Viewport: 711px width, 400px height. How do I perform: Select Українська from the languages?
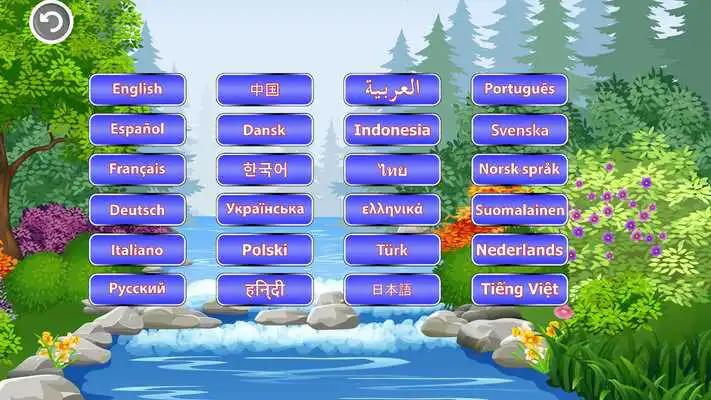tap(265, 210)
